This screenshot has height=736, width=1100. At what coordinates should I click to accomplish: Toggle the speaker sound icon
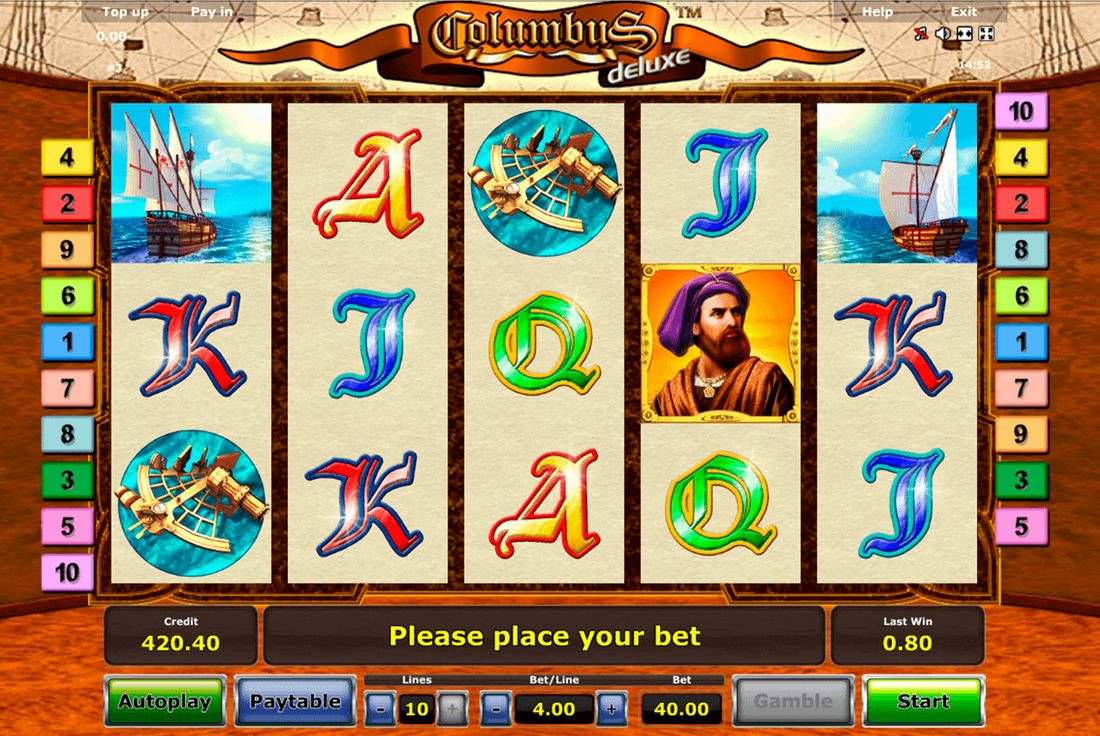click(x=943, y=34)
